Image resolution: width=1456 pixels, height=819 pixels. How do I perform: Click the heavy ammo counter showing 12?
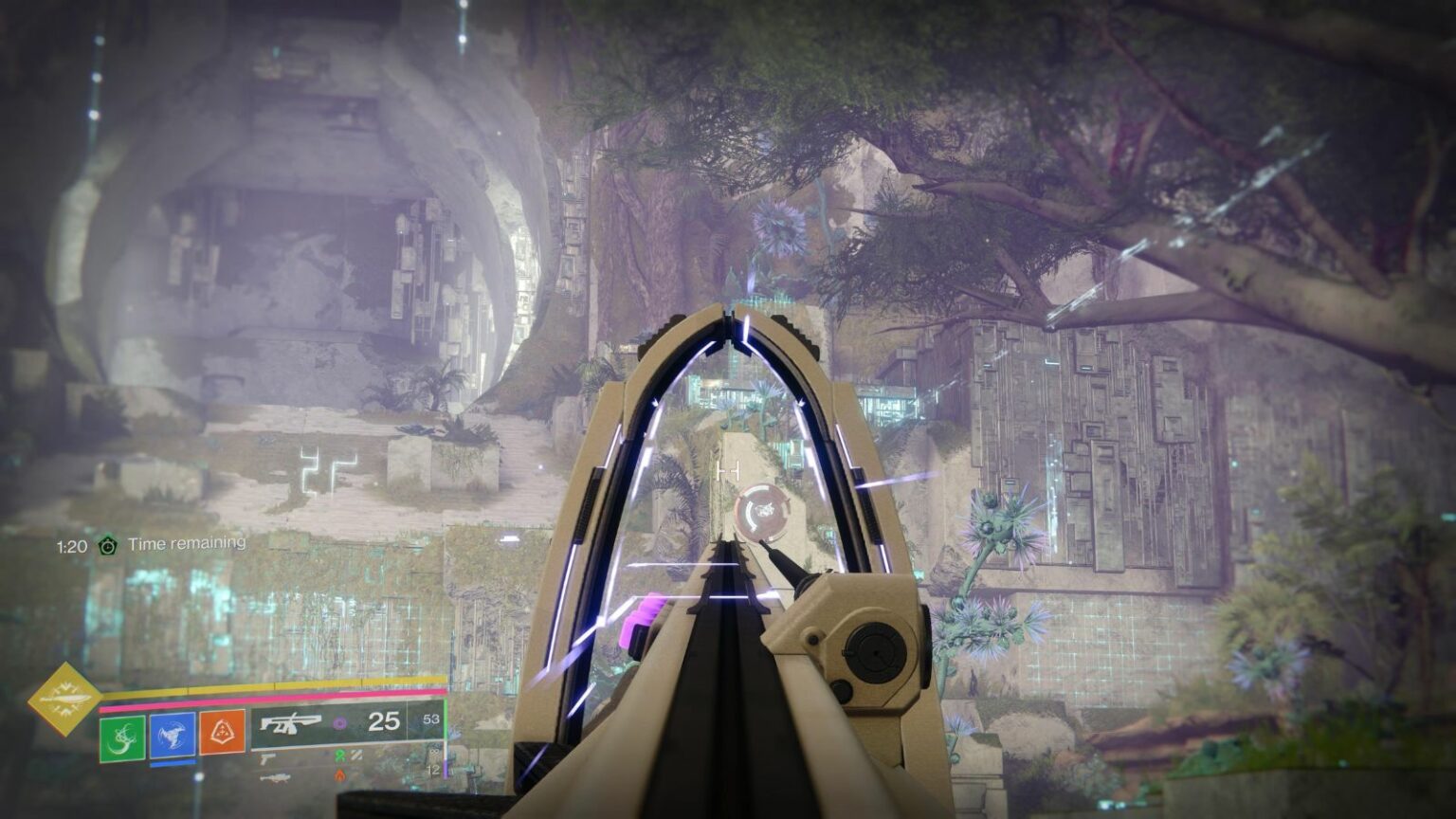(434, 770)
